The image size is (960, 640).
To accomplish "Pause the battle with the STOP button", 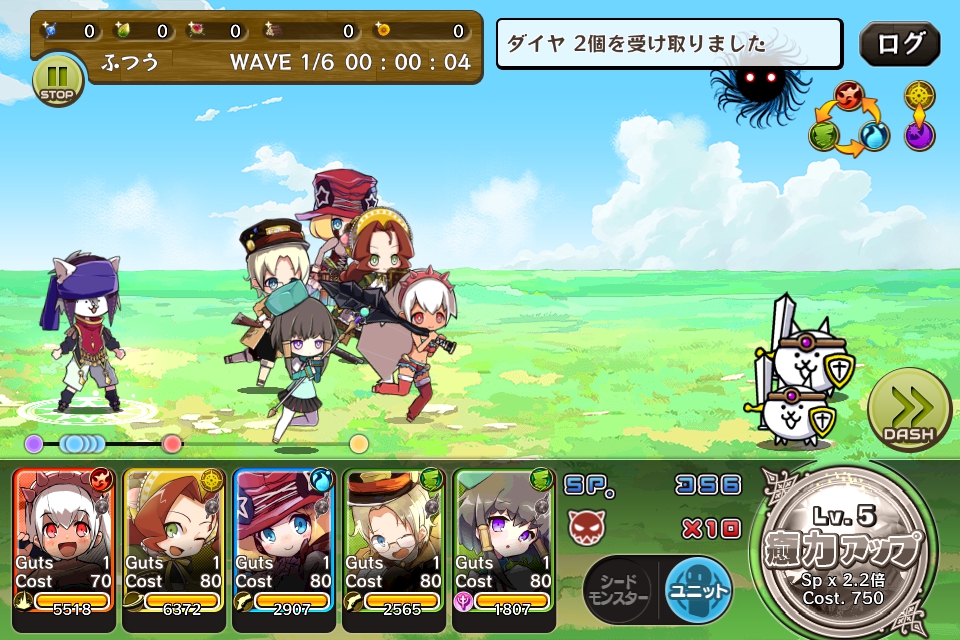I will (57, 79).
